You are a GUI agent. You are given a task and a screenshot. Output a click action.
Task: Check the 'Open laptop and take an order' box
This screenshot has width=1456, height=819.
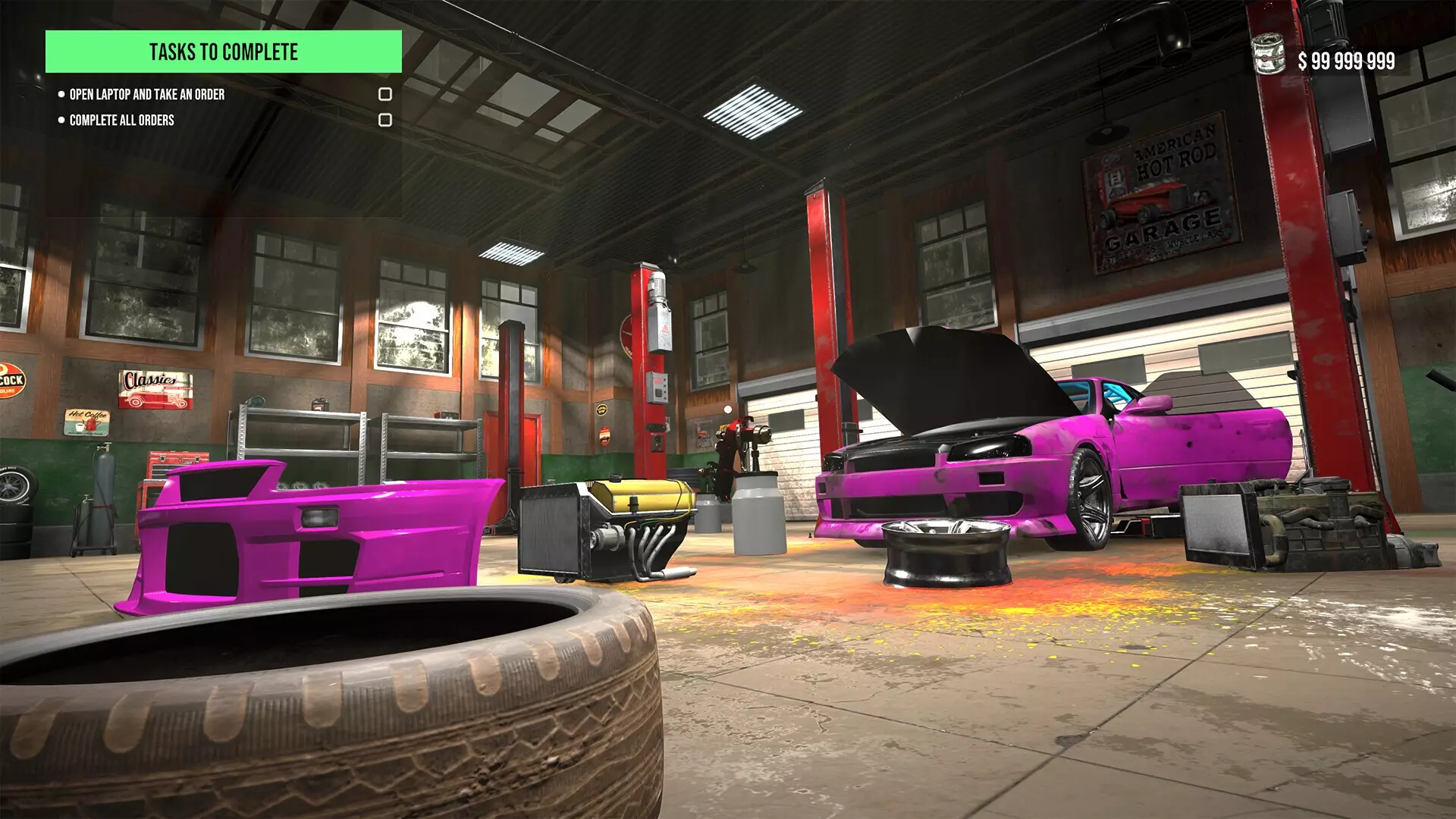click(x=387, y=93)
